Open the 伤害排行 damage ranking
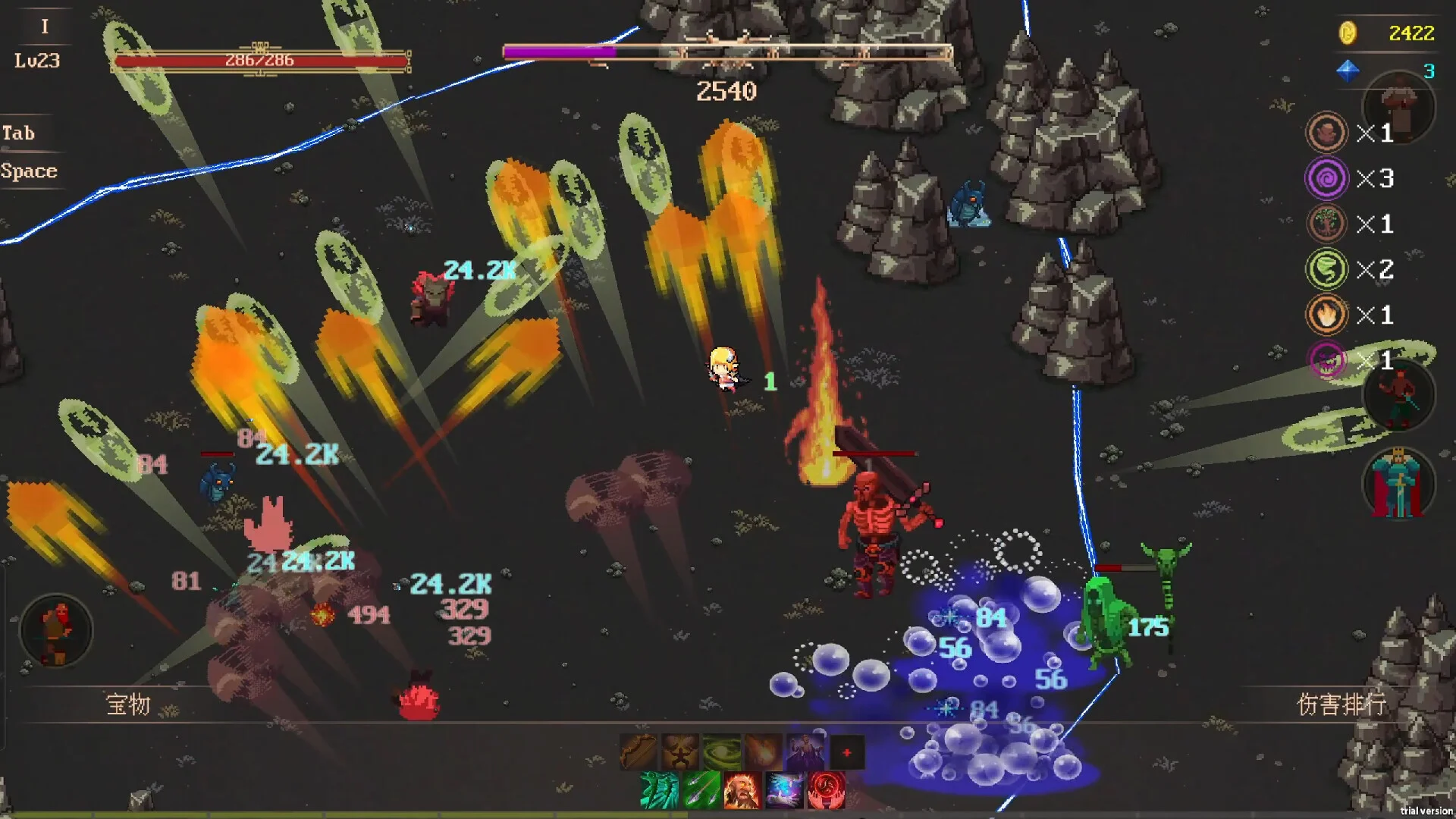The image size is (1456, 819). (1341, 704)
